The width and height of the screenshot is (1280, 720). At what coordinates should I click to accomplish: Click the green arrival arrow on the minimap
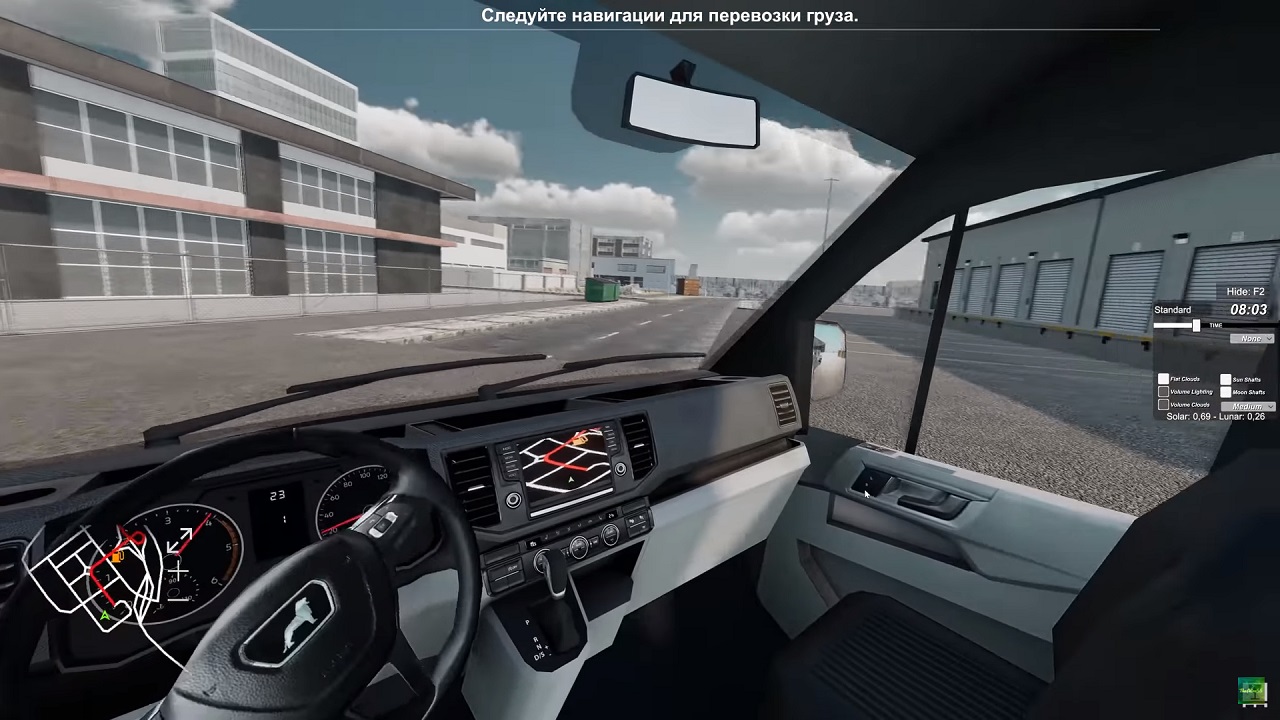[105, 616]
